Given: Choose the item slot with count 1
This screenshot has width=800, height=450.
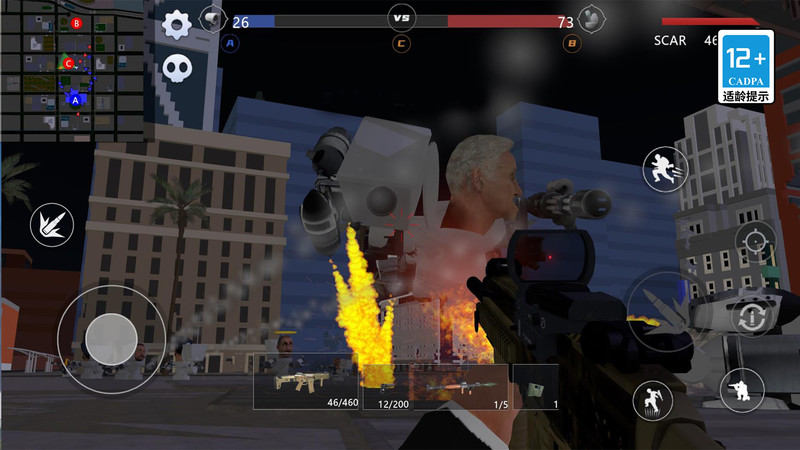Looking at the screenshot, I should tap(535, 385).
